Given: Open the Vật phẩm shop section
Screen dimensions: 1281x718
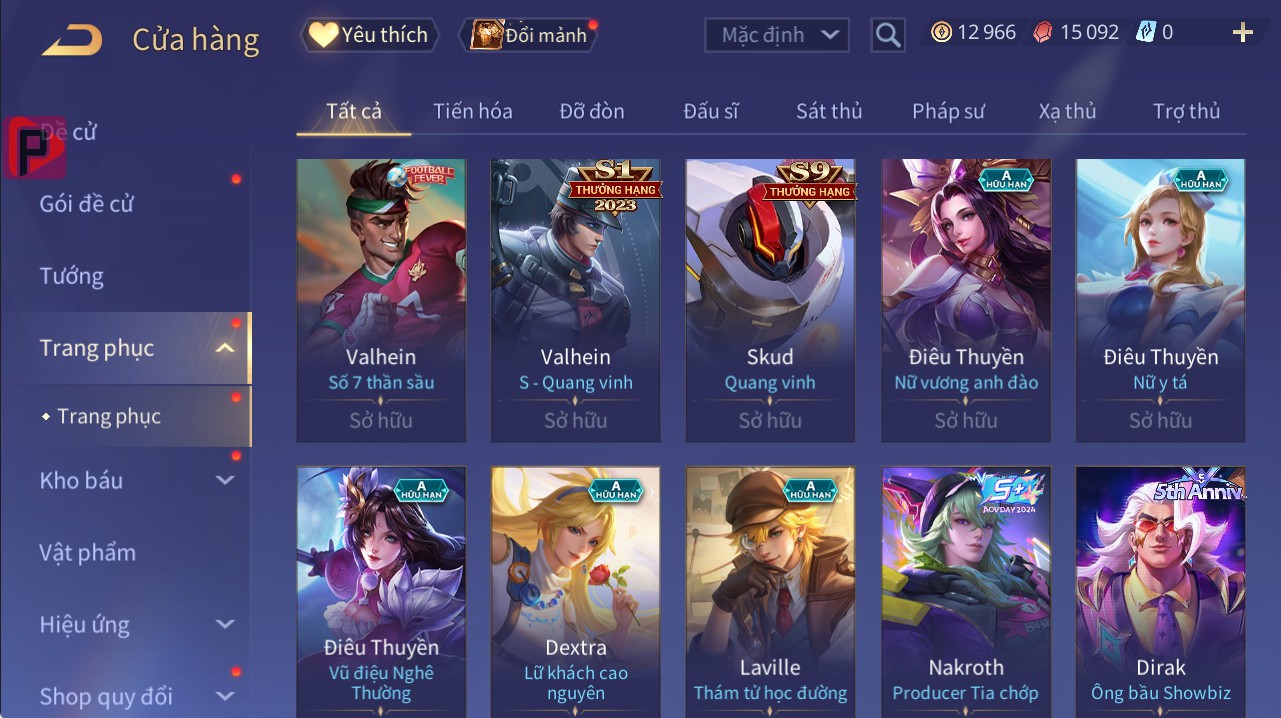Looking at the screenshot, I should click(x=87, y=553).
